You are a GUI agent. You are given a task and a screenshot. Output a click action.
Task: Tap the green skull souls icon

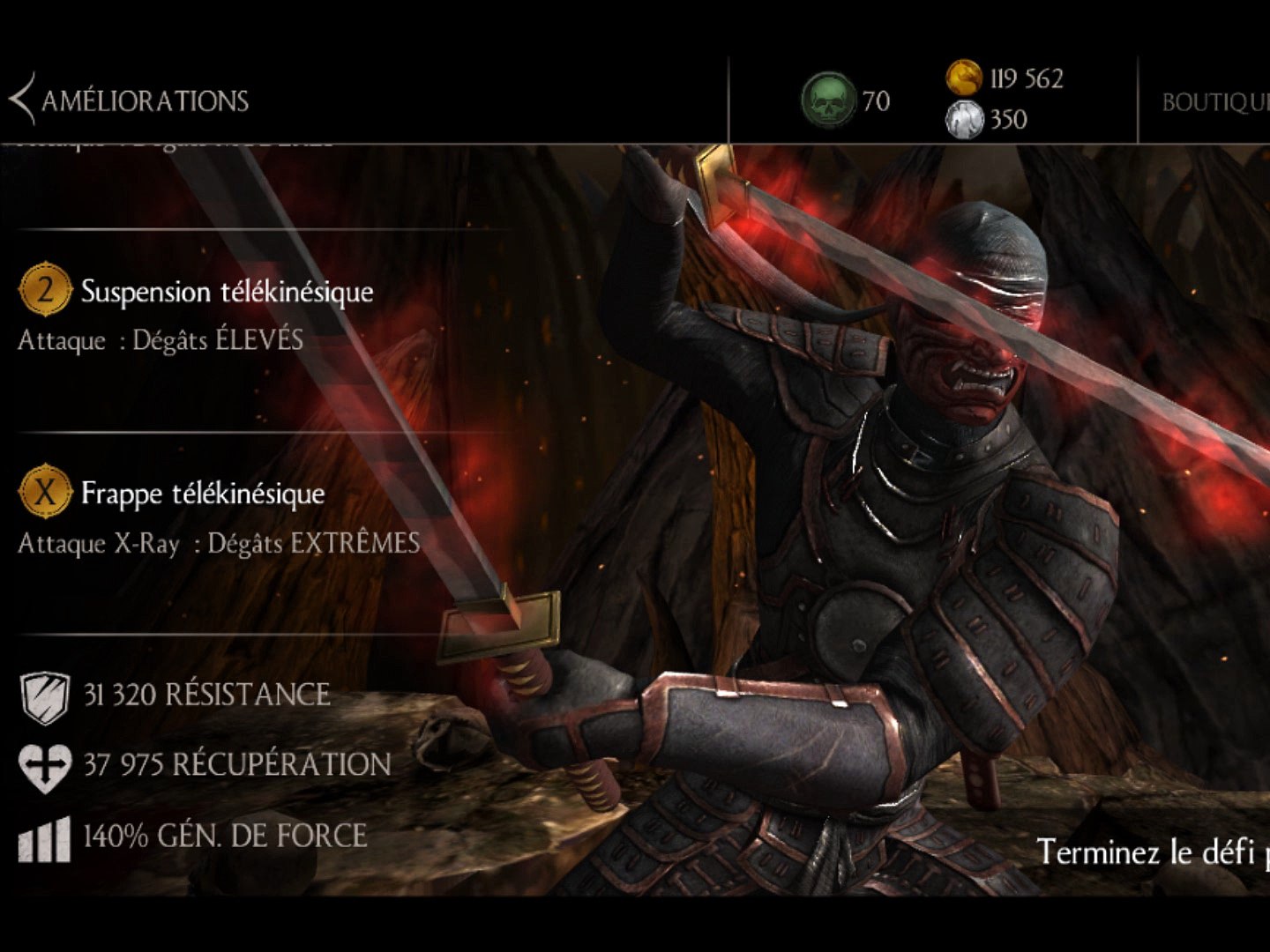828,100
